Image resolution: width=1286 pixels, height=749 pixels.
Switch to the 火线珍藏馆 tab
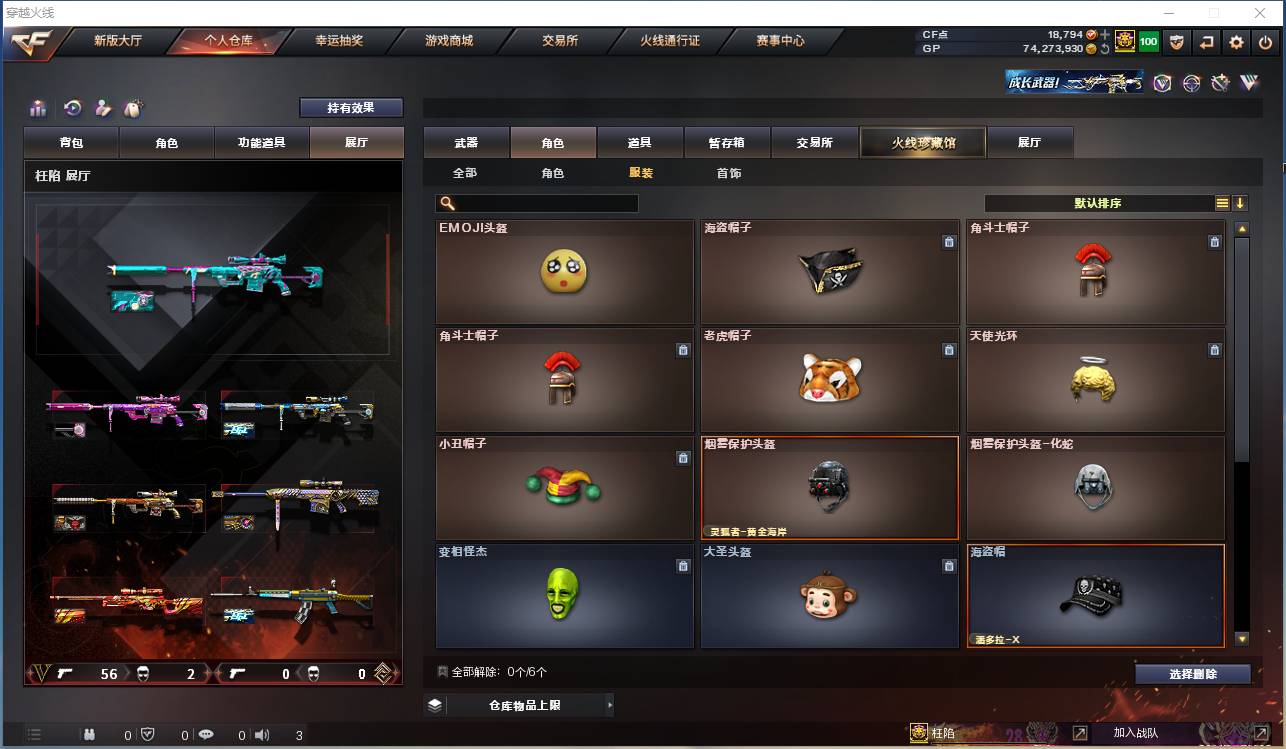pos(922,142)
